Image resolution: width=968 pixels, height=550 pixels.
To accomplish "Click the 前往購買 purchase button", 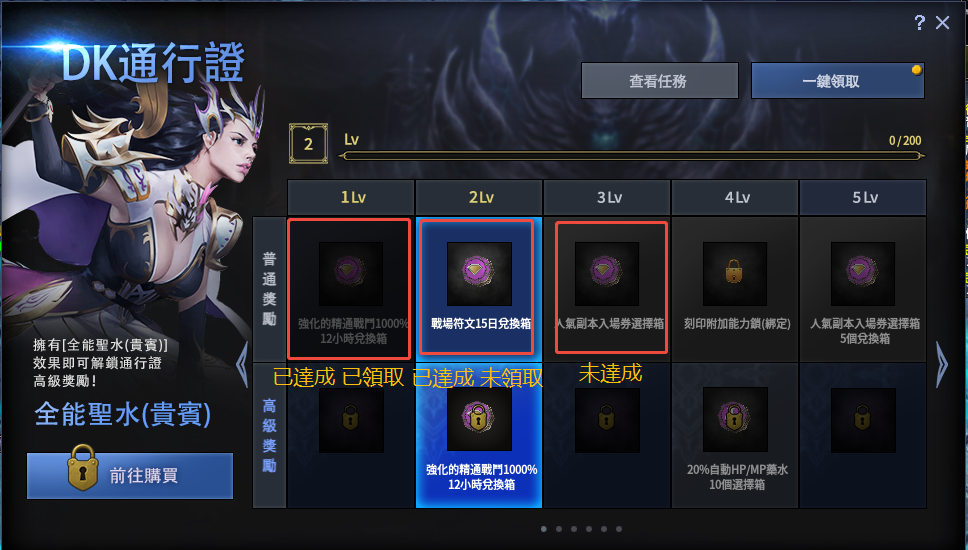I will point(130,476).
